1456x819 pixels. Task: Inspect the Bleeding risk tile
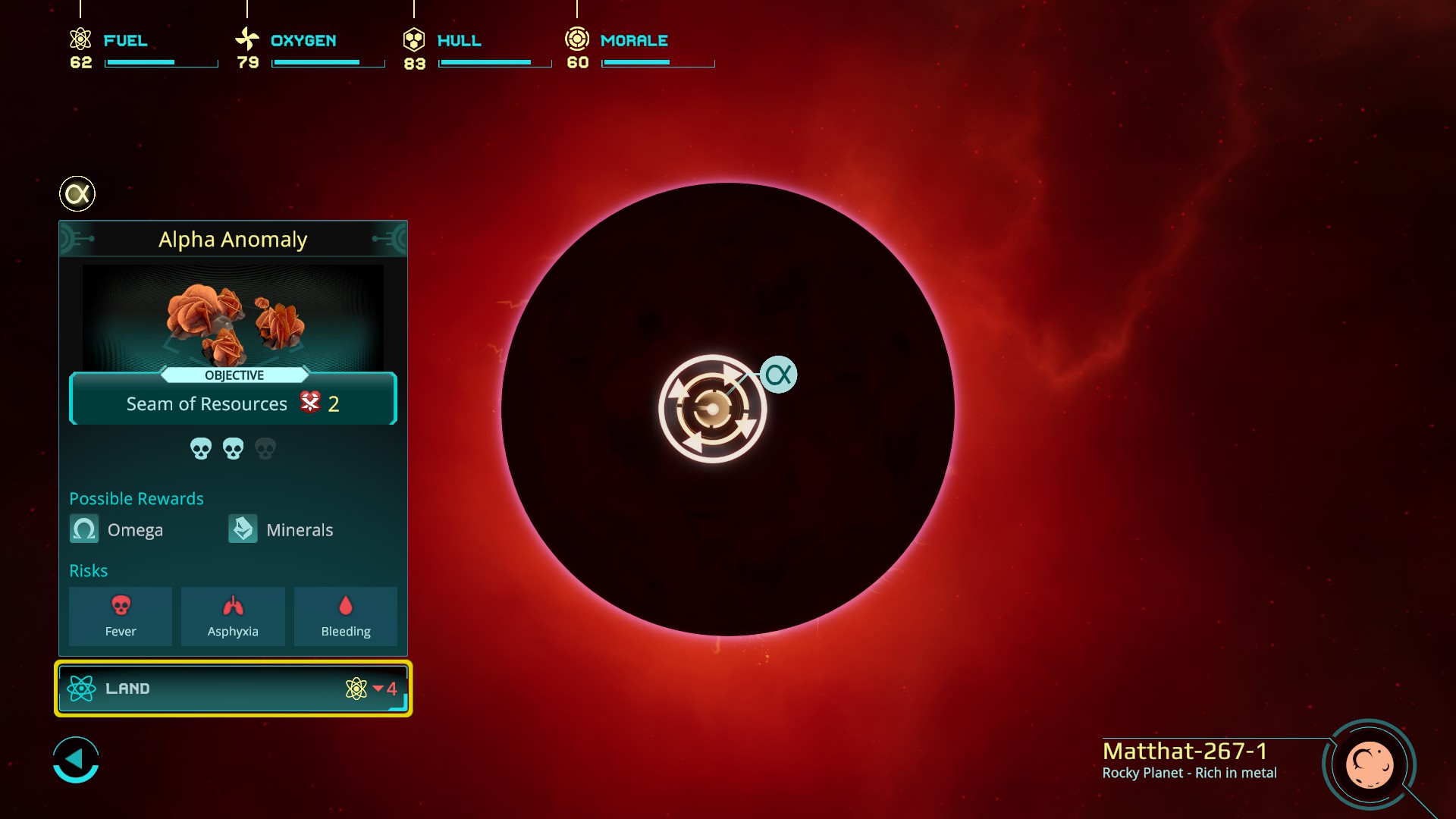[x=346, y=616]
